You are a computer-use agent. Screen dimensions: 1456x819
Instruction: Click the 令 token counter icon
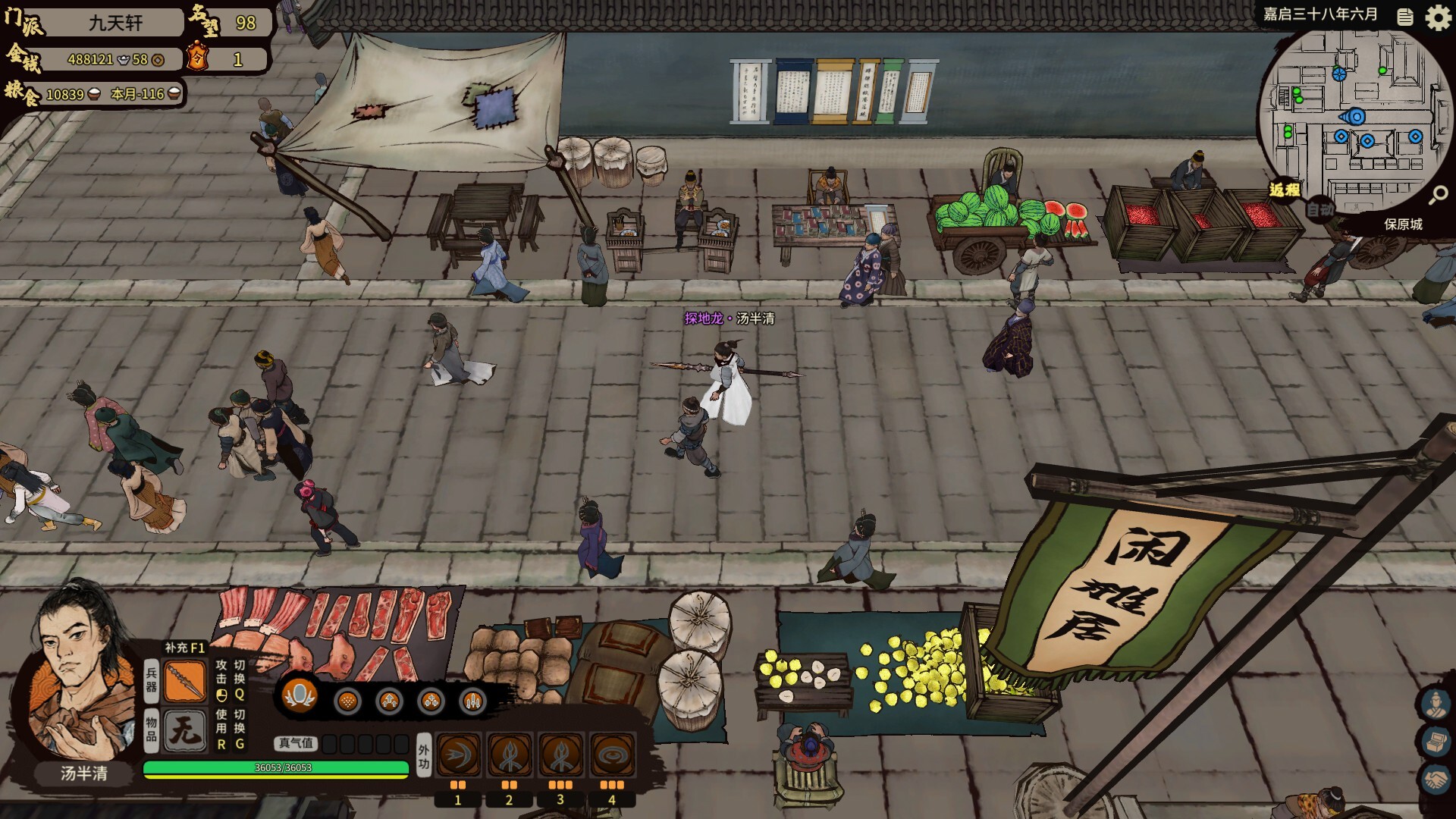pyautogui.click(x=198, y=58)
